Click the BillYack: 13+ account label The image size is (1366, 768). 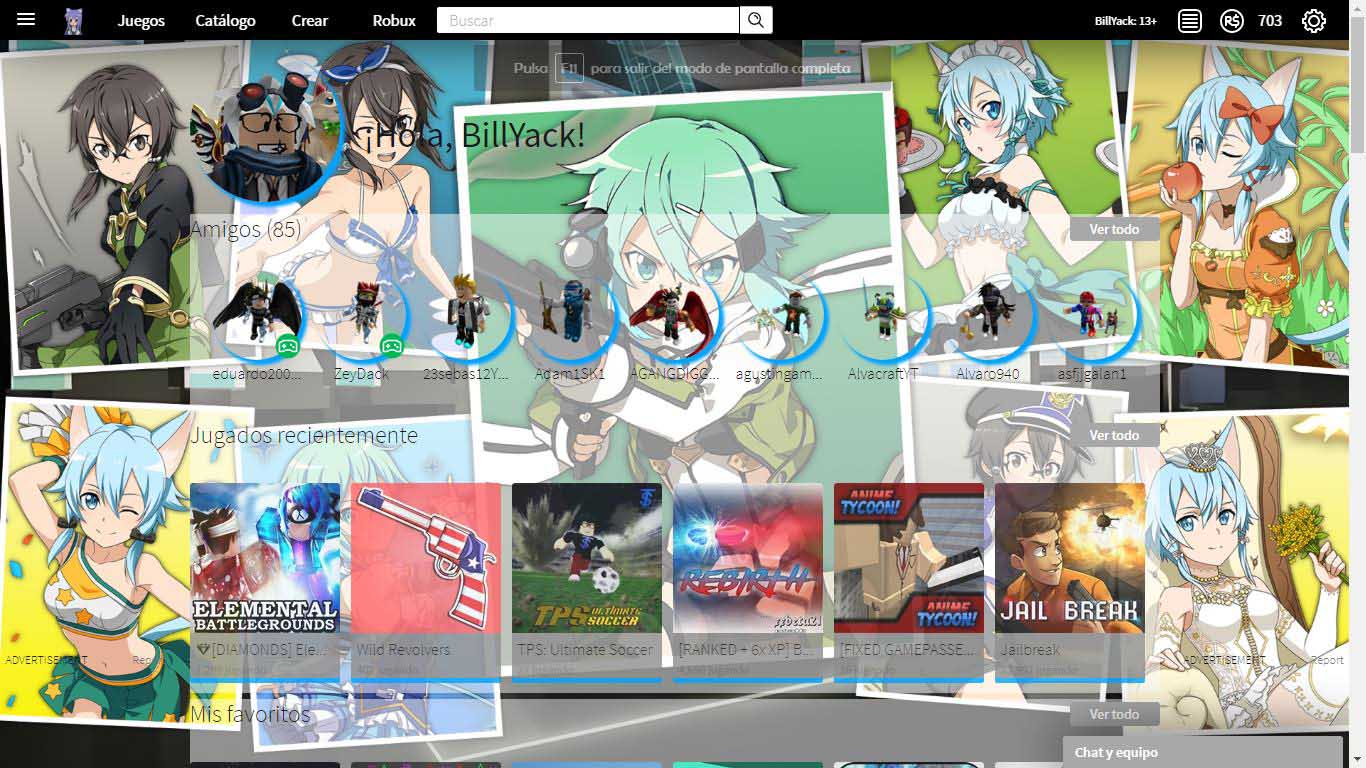pyautogui.click(x=1126, y=19)
